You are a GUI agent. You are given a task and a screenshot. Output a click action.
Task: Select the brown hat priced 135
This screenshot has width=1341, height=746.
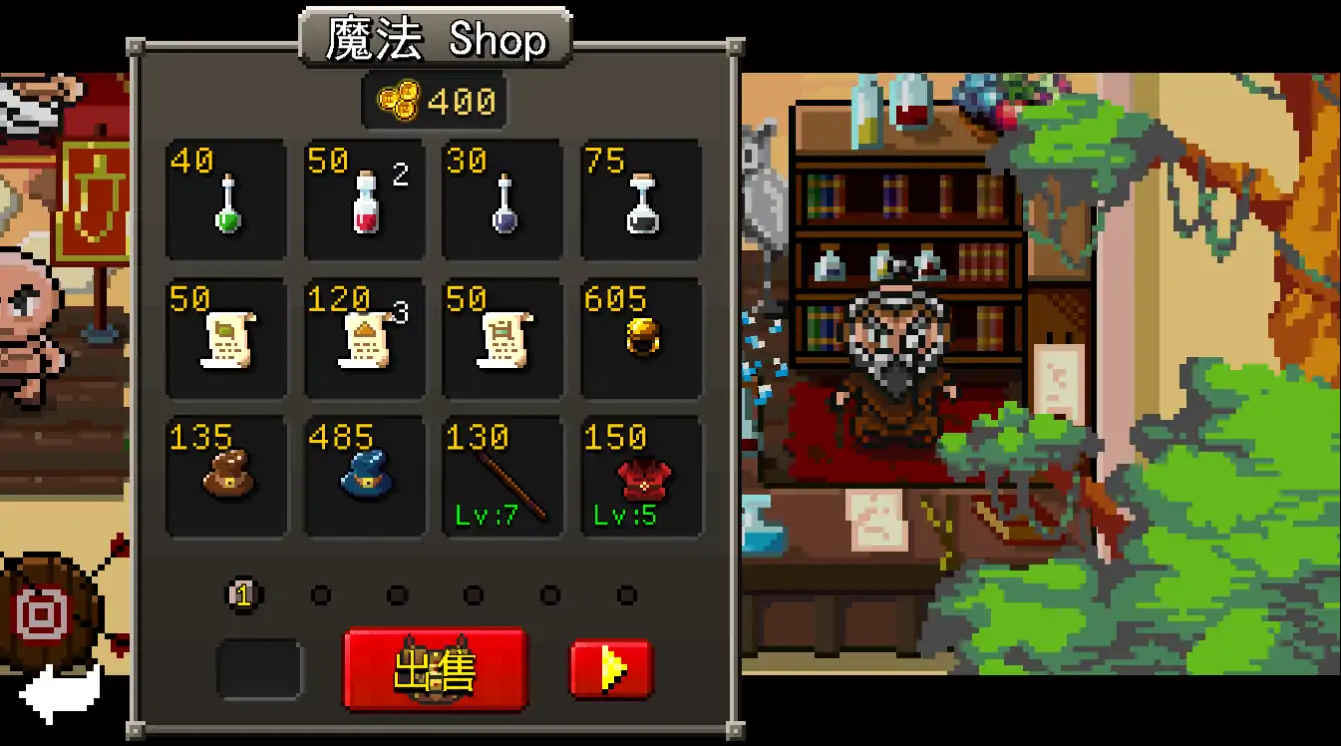tap(226, 475)
